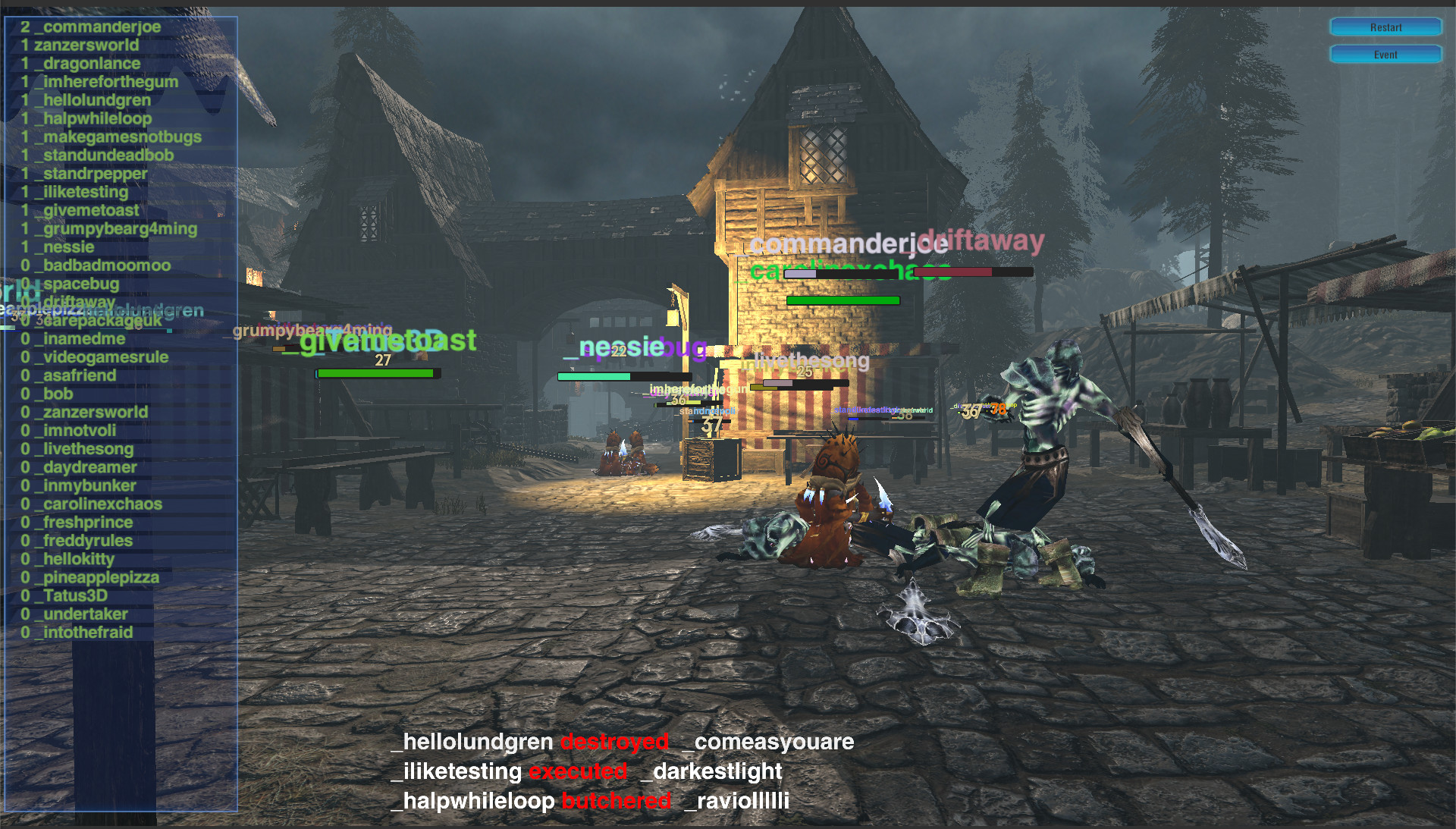Click givemetoast's green health bar
The height and width of the screenshot is (829, 1456).
(376, 373)
